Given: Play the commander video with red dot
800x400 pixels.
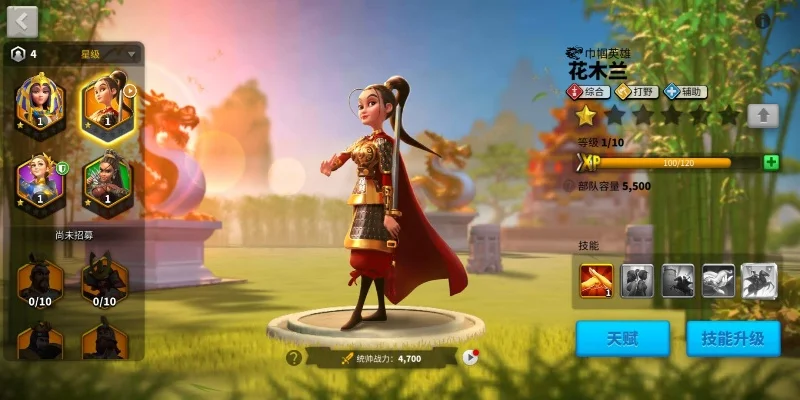Looking at the screenshot, I should pos(469,357).
